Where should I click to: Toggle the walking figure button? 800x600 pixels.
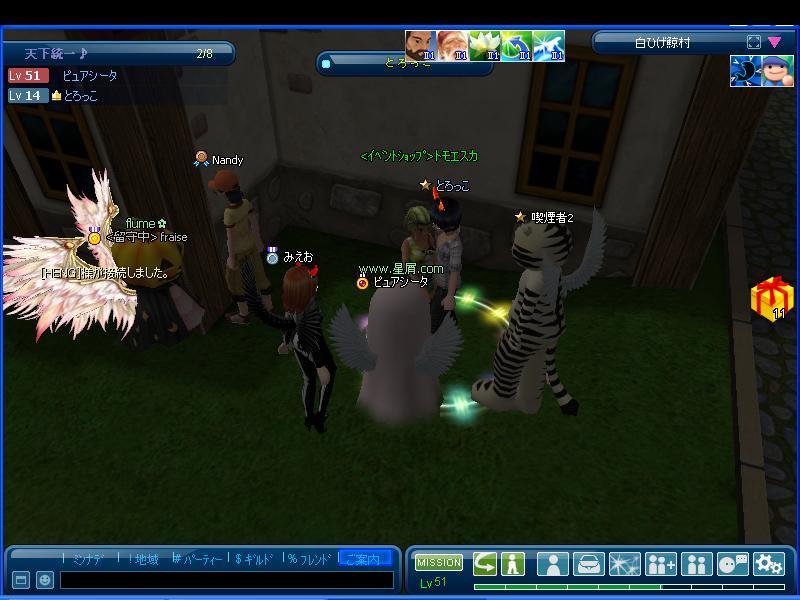click(513, 563)
